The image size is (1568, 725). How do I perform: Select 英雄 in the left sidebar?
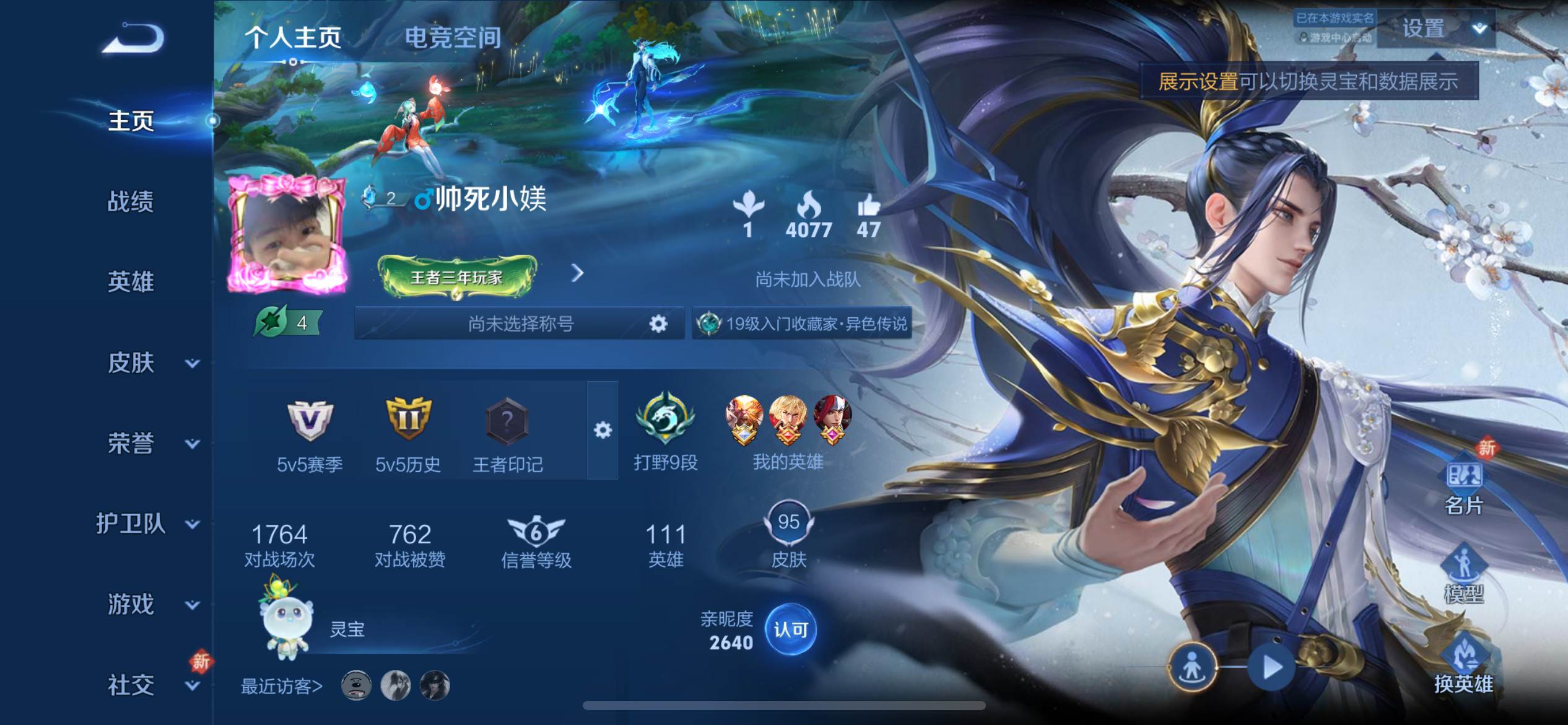(x=131, y=282)
